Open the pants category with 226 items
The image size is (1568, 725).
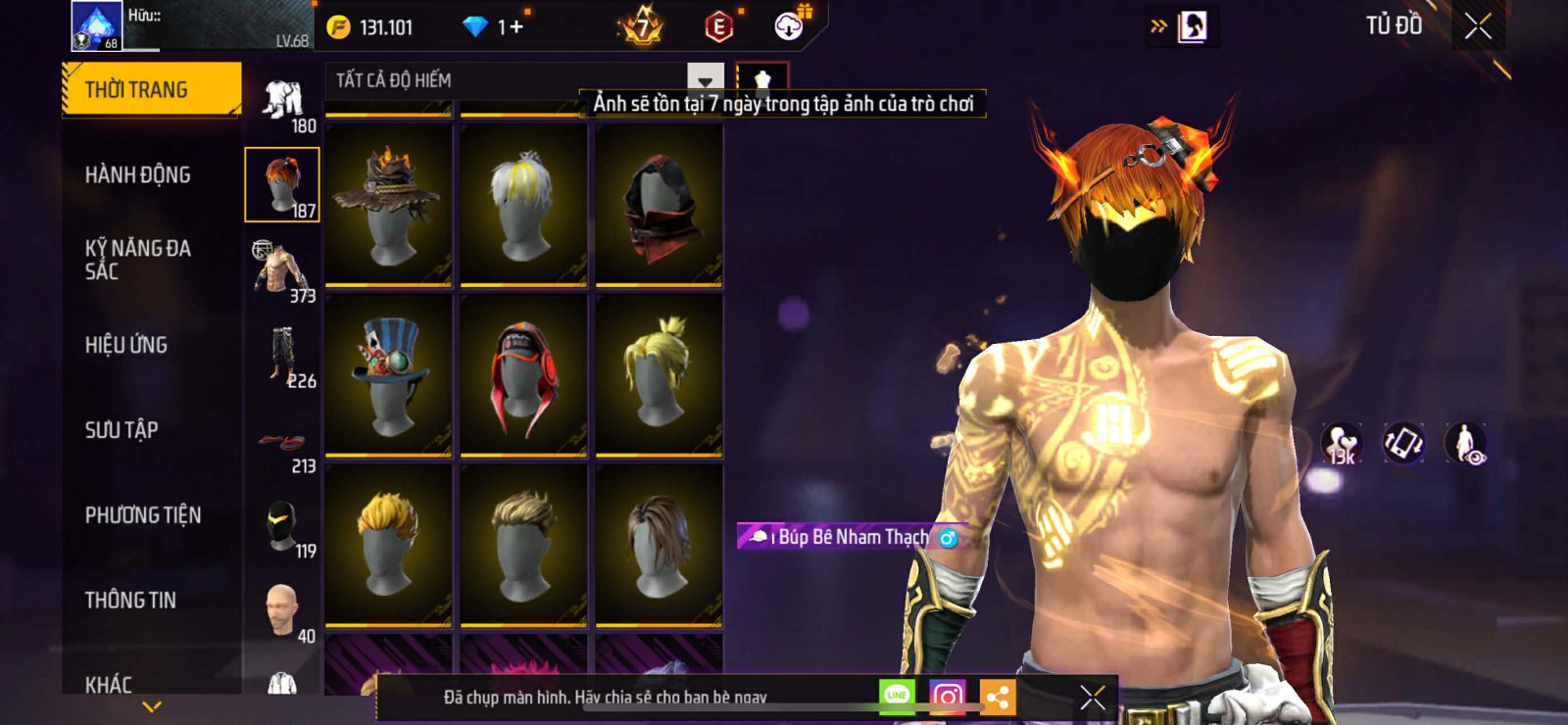tap(282, 355)
